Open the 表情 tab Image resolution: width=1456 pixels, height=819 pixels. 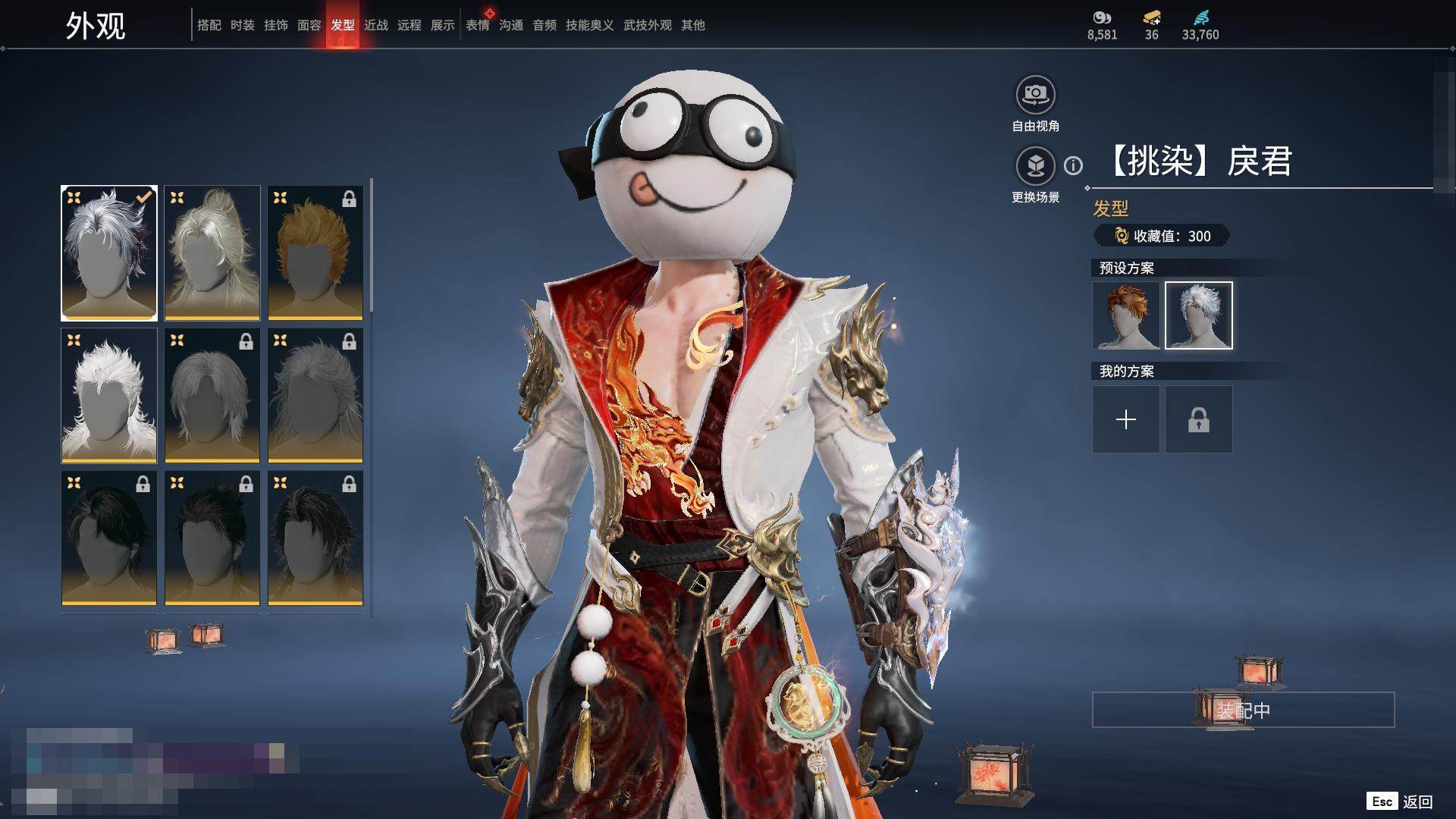[477, 25]
